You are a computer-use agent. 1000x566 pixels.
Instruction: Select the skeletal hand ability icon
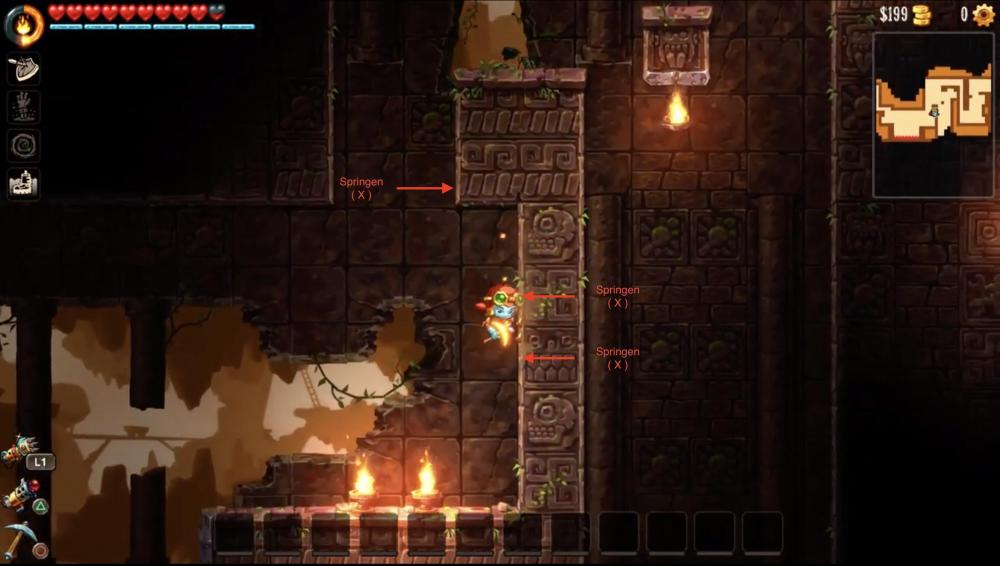coord(24,107)
